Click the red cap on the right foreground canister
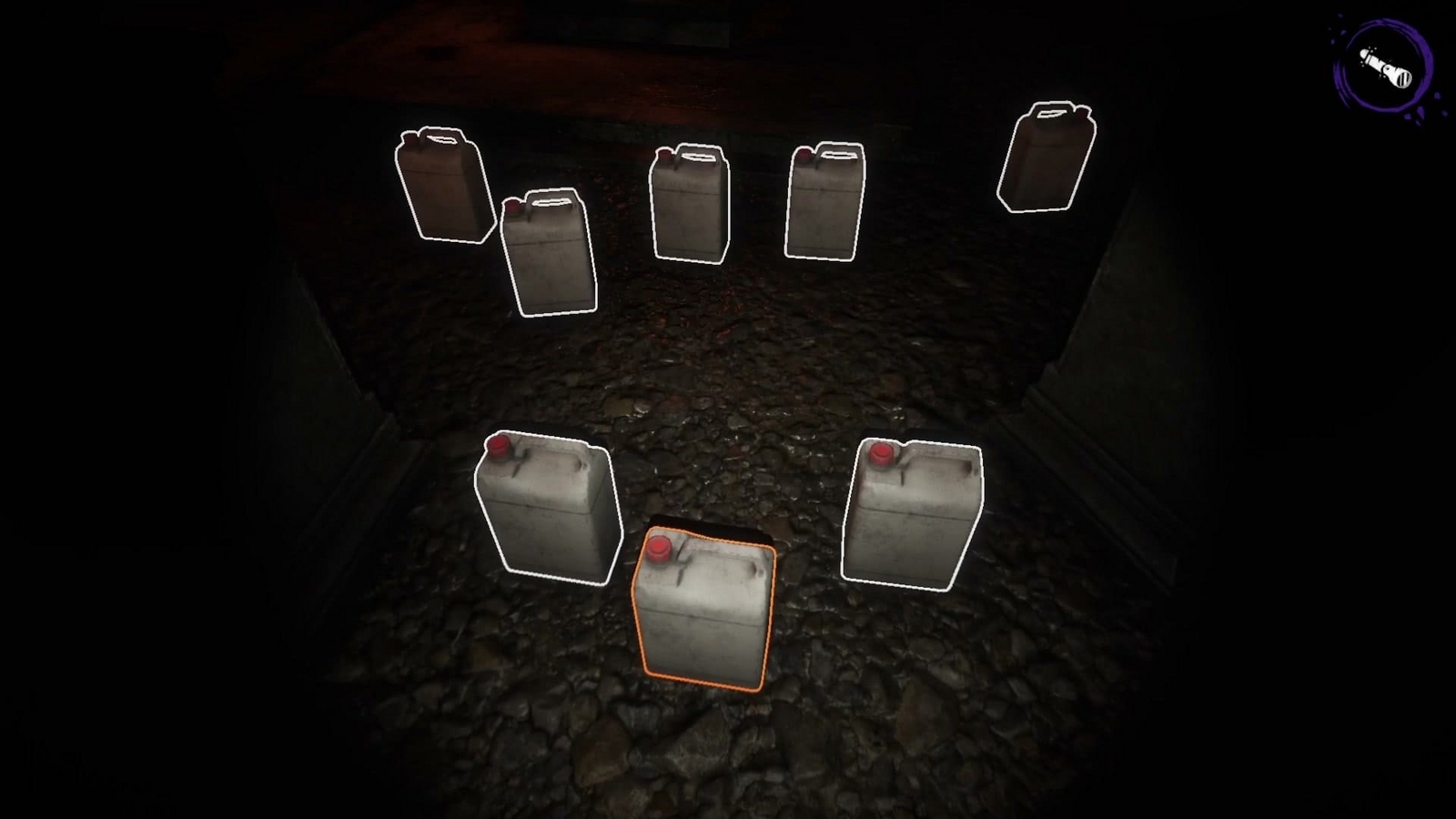This screenshot has height=819, width=1456. 880,453
